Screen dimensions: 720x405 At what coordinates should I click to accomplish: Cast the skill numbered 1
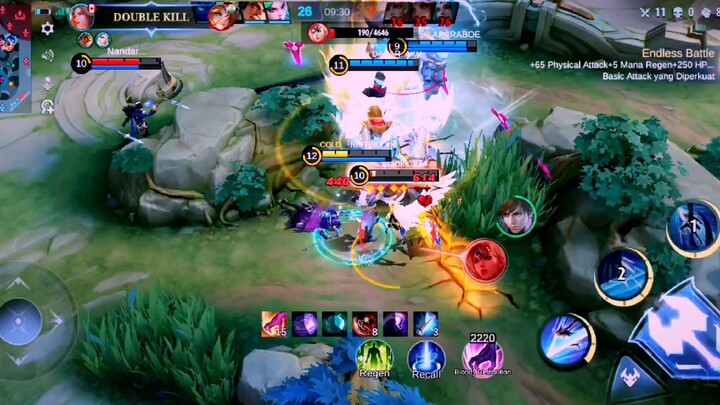click(693, 228)
